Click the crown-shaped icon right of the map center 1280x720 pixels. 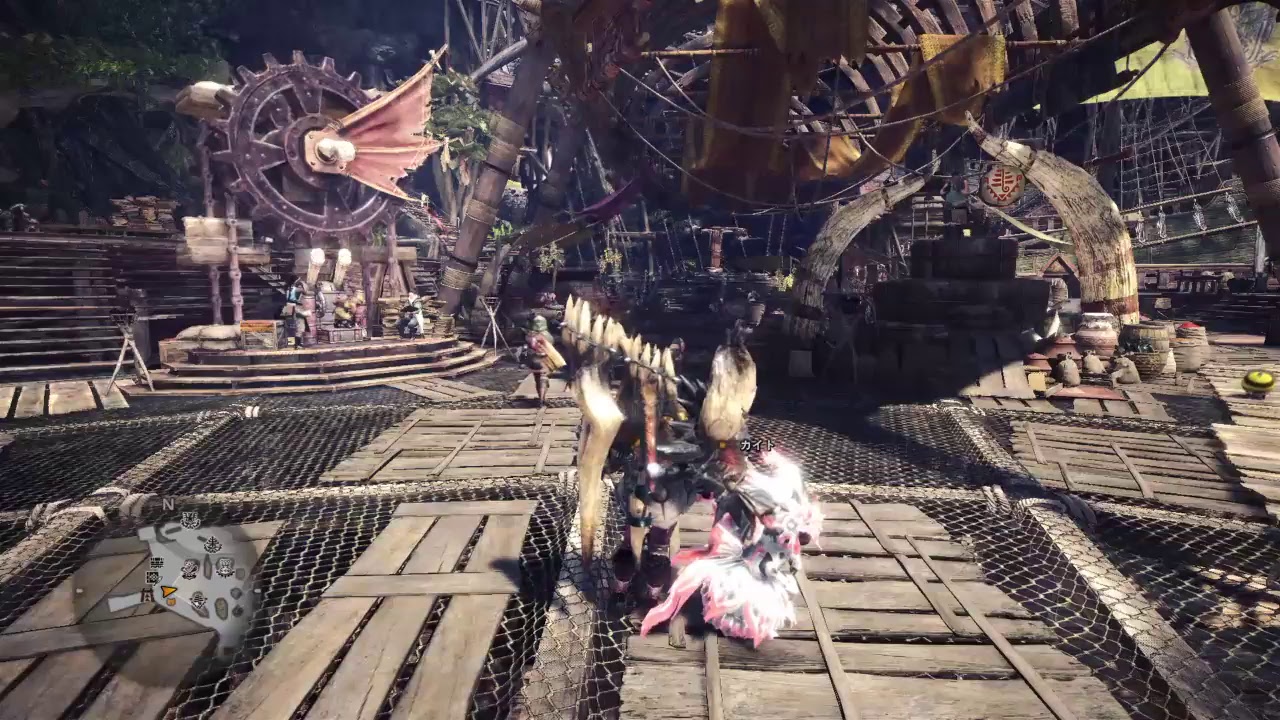click(x=225, y=567)
